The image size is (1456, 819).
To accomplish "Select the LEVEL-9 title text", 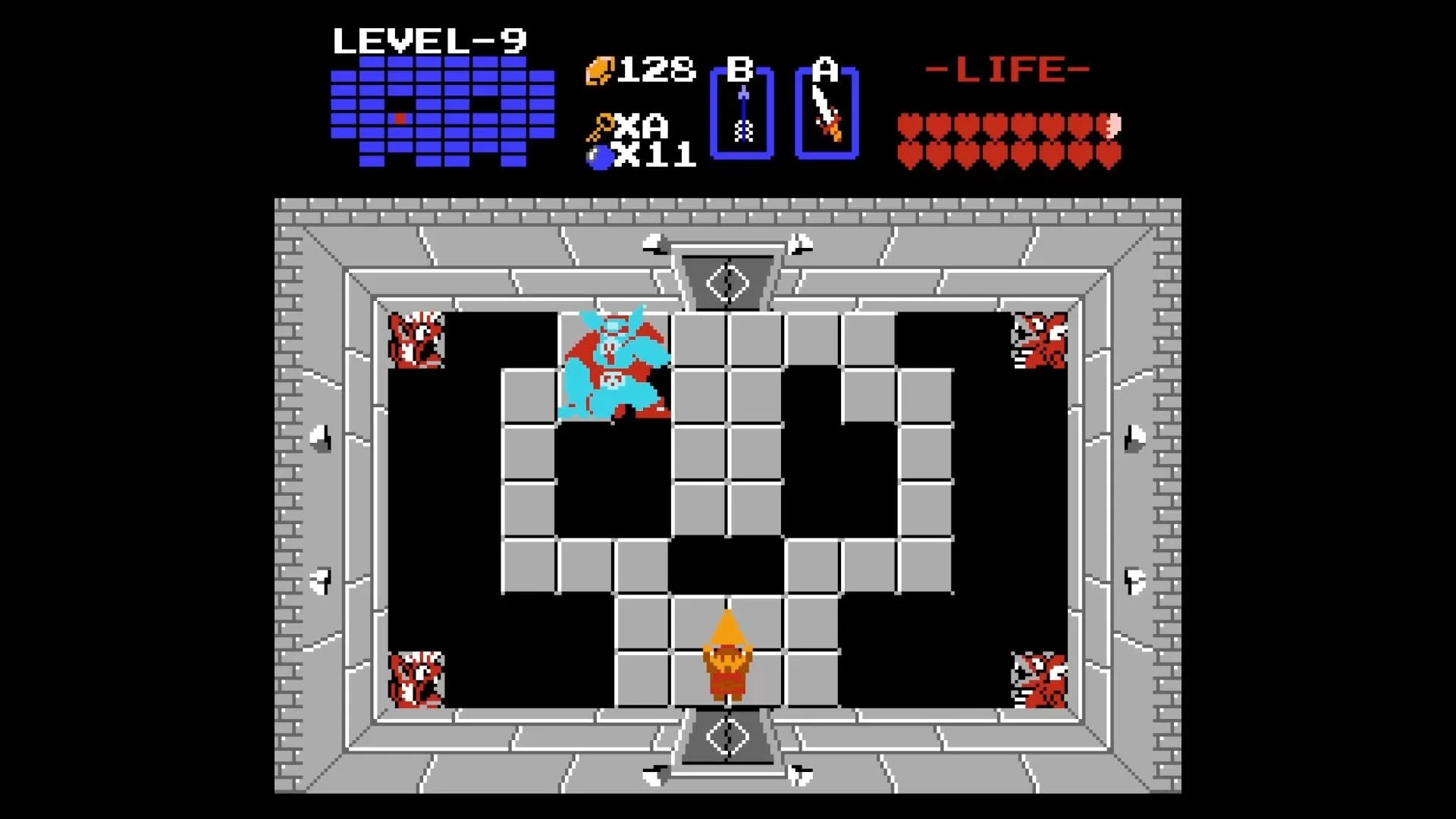I will pos(430,39).
